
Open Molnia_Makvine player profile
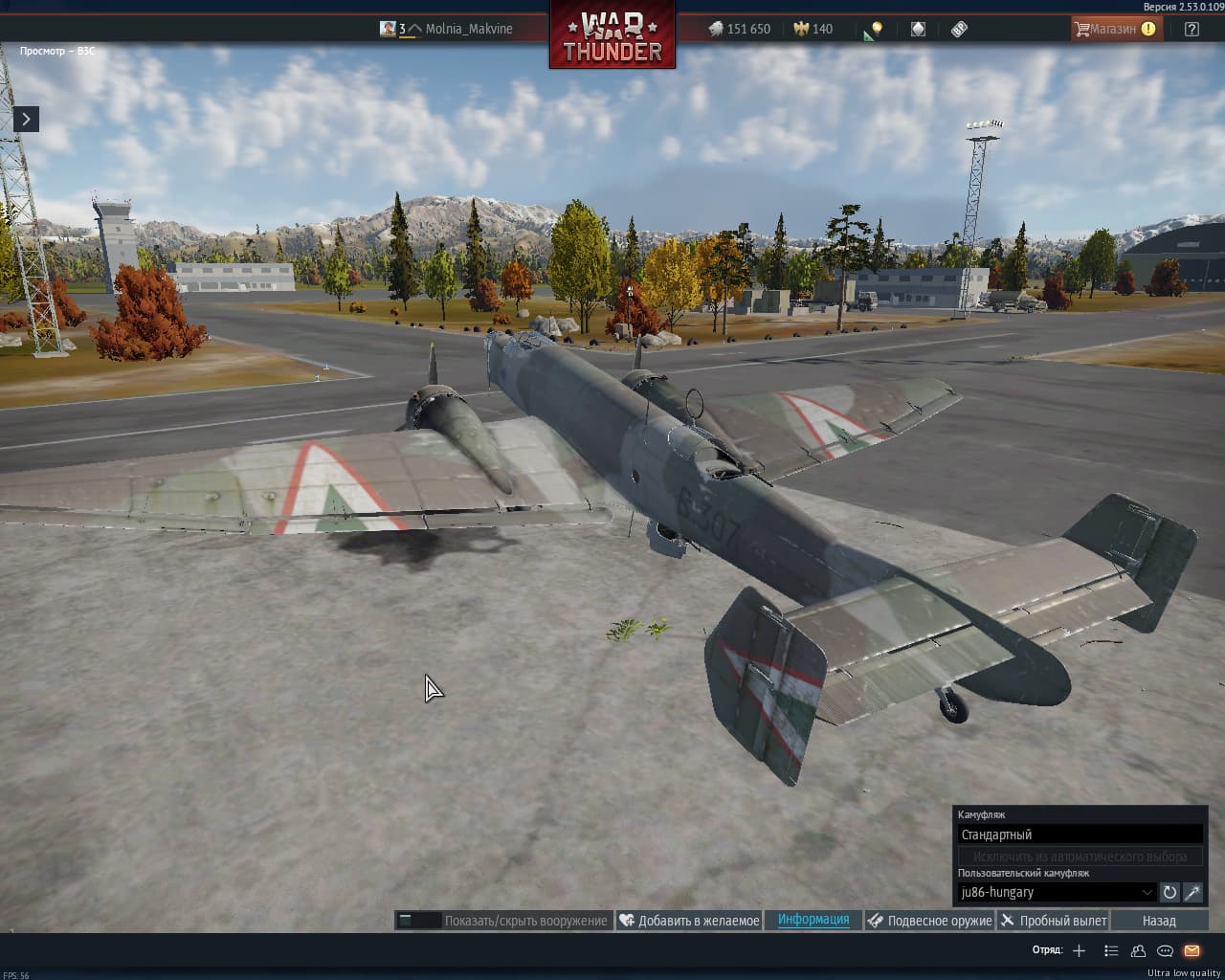coord(468,29)
